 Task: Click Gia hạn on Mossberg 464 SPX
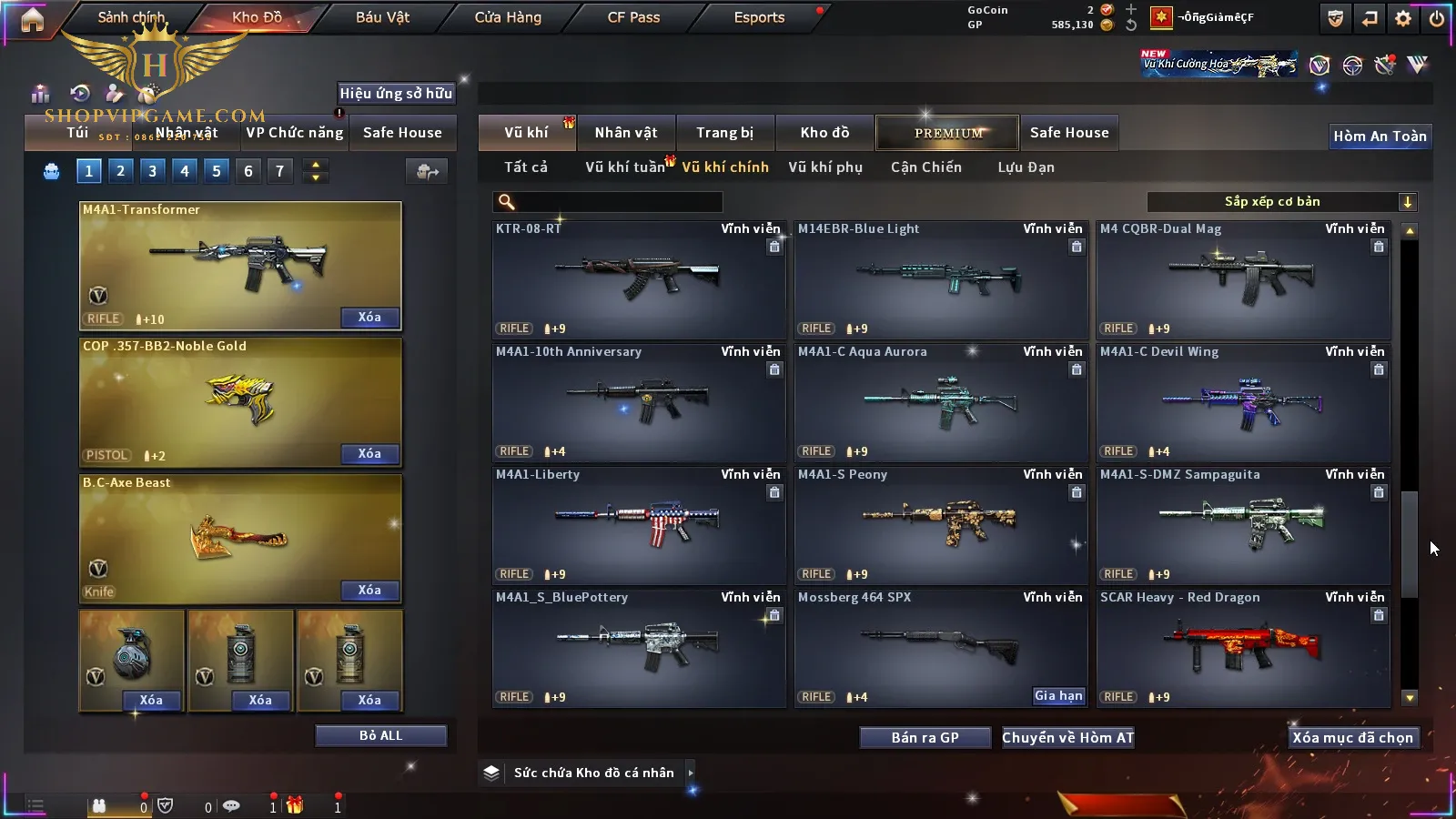1058,696
